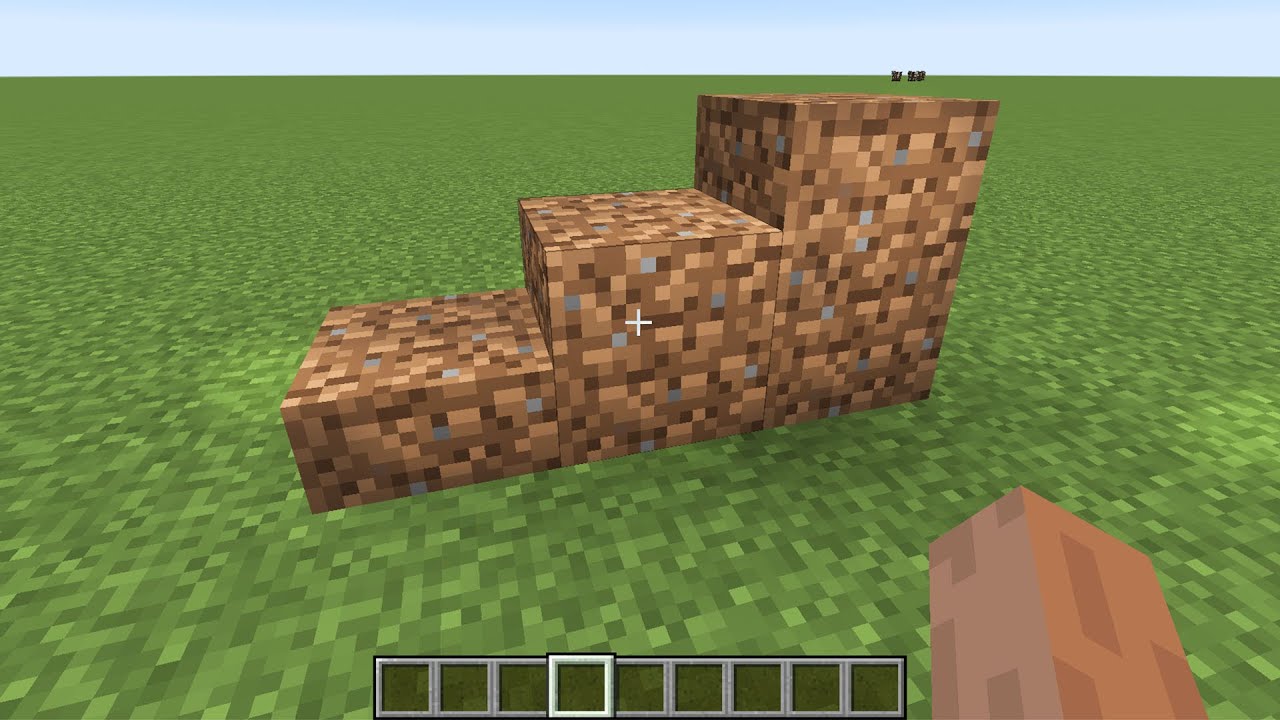The image size is (1280, 720).
Task: Click the crosshair in the center
Action: click(x=639, y=322)
